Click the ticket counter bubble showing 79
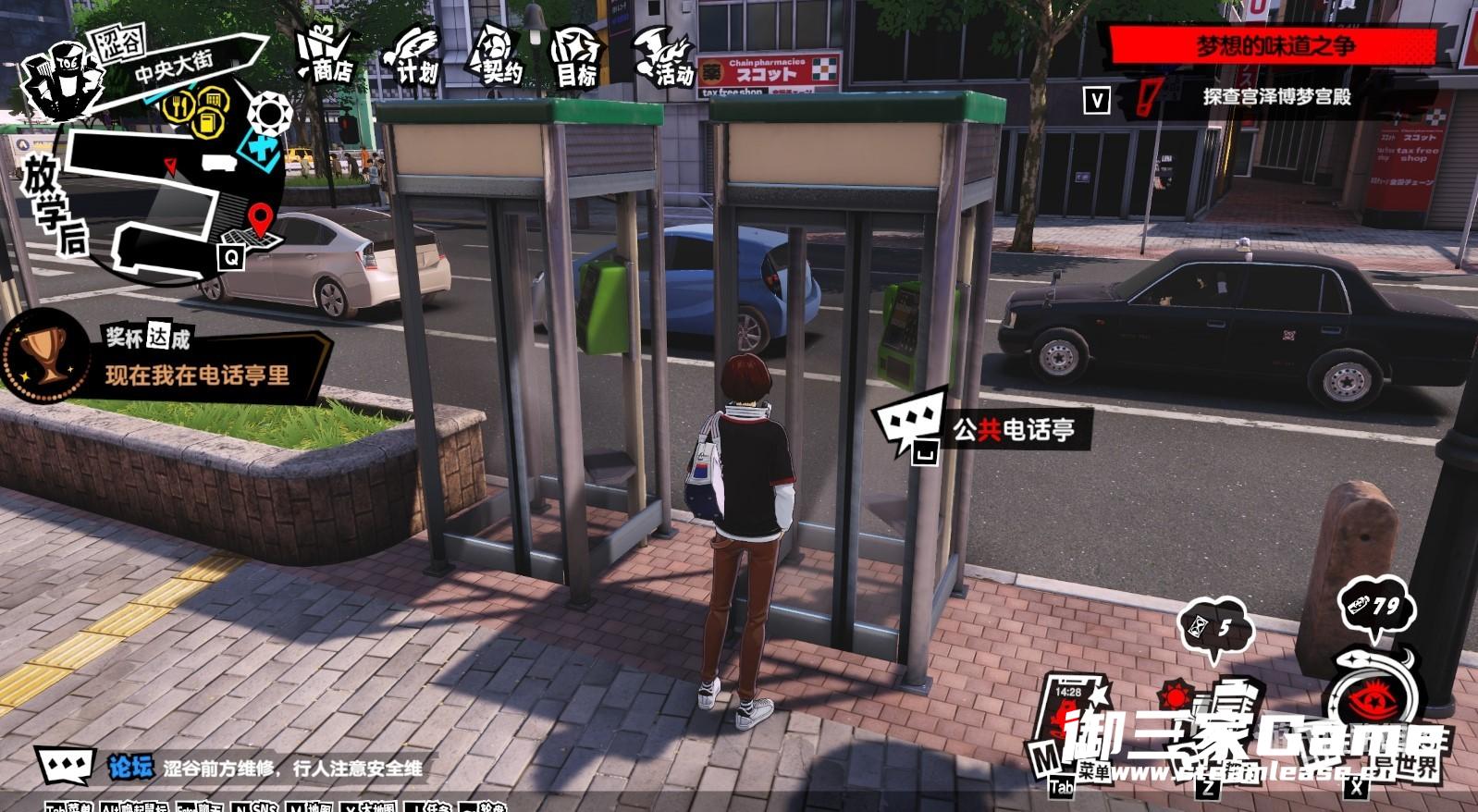 pos(1376,606)
